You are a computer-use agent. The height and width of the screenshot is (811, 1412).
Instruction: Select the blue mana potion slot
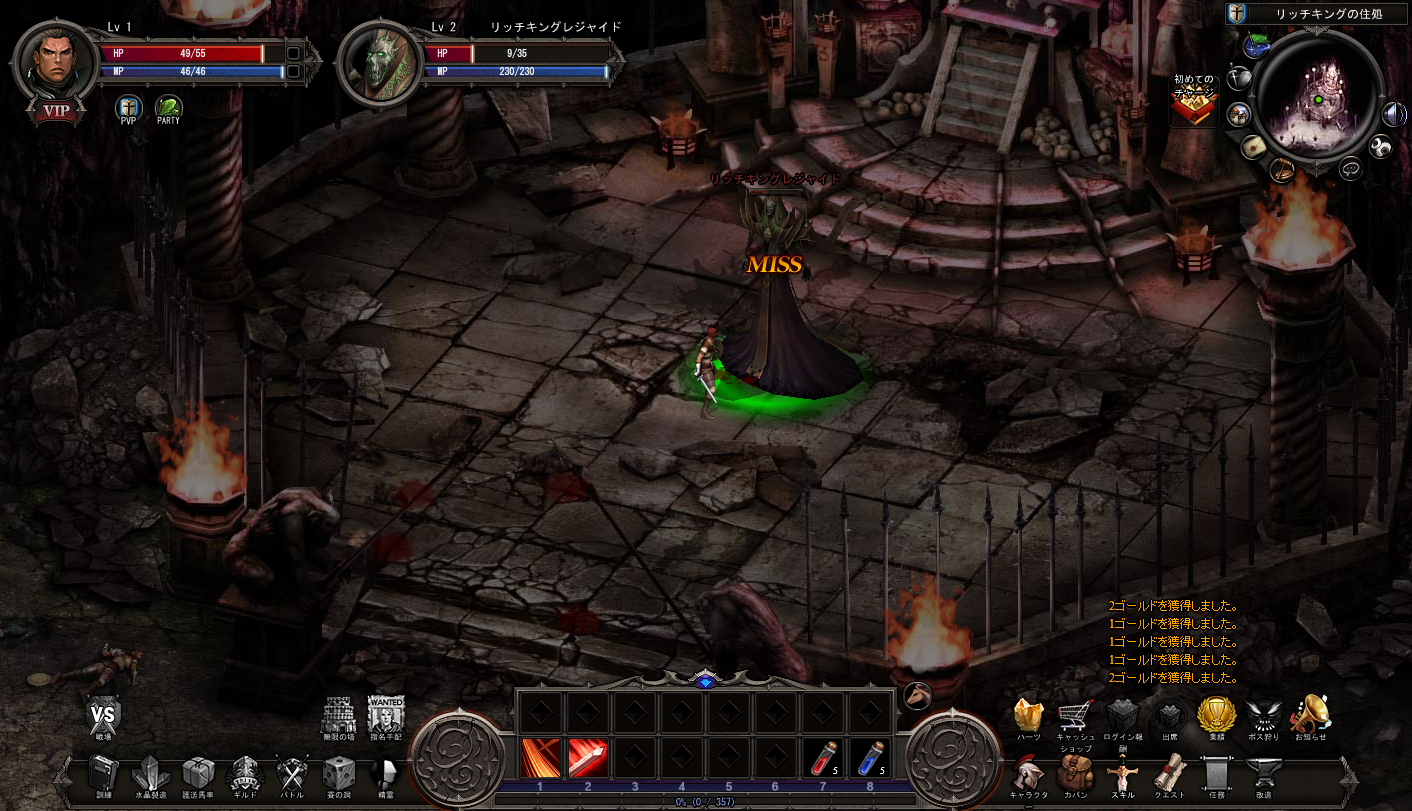tap(872, 758)
